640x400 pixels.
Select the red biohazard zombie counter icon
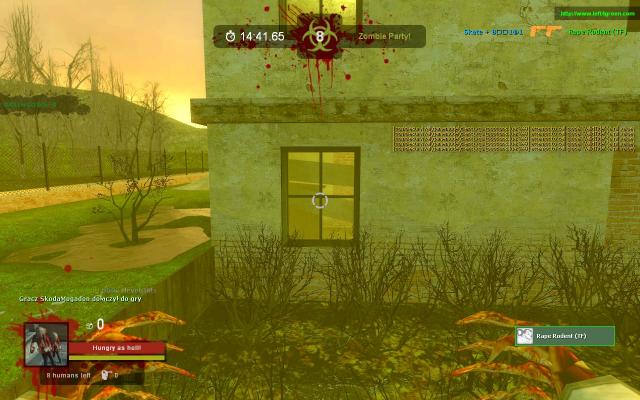(x=320, y=37)
